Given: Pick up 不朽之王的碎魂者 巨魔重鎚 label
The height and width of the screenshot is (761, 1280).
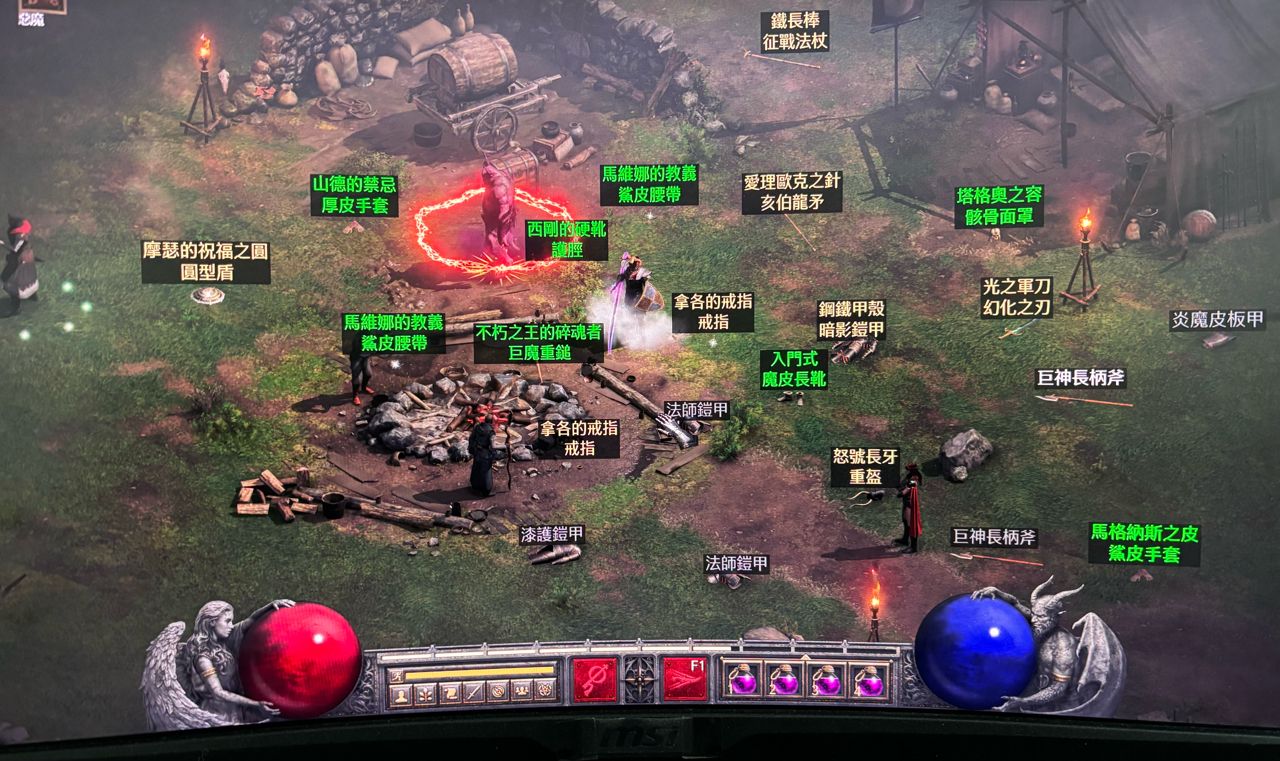Looking at the screenshot, I should pyautogui.click(x=538, y=342).
